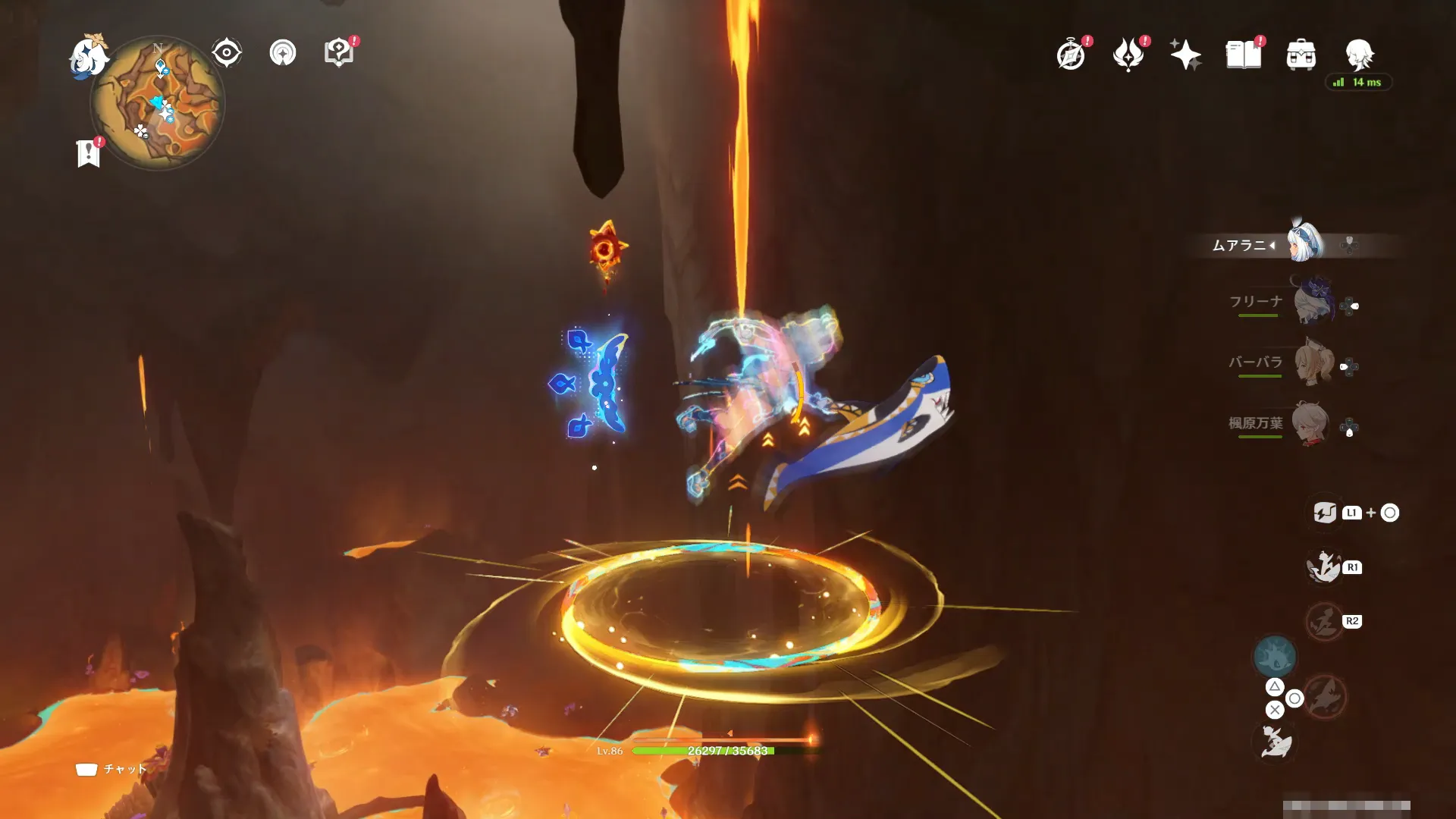Switch to party member フリーナ

tap(1312, 302)
